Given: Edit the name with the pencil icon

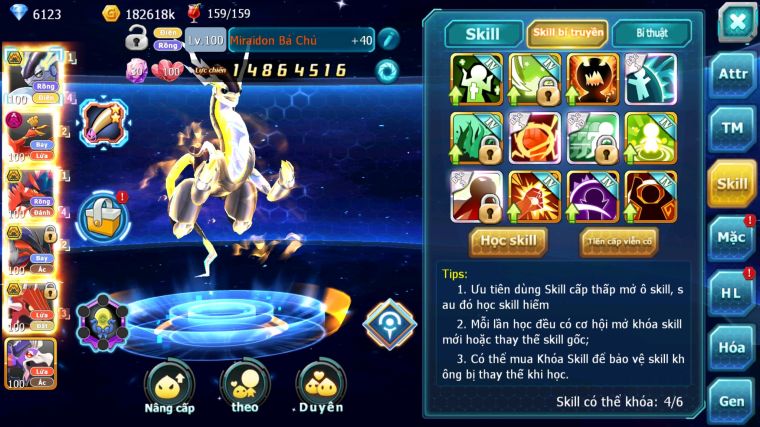Looking at the screenshot, I should [389, 40].
